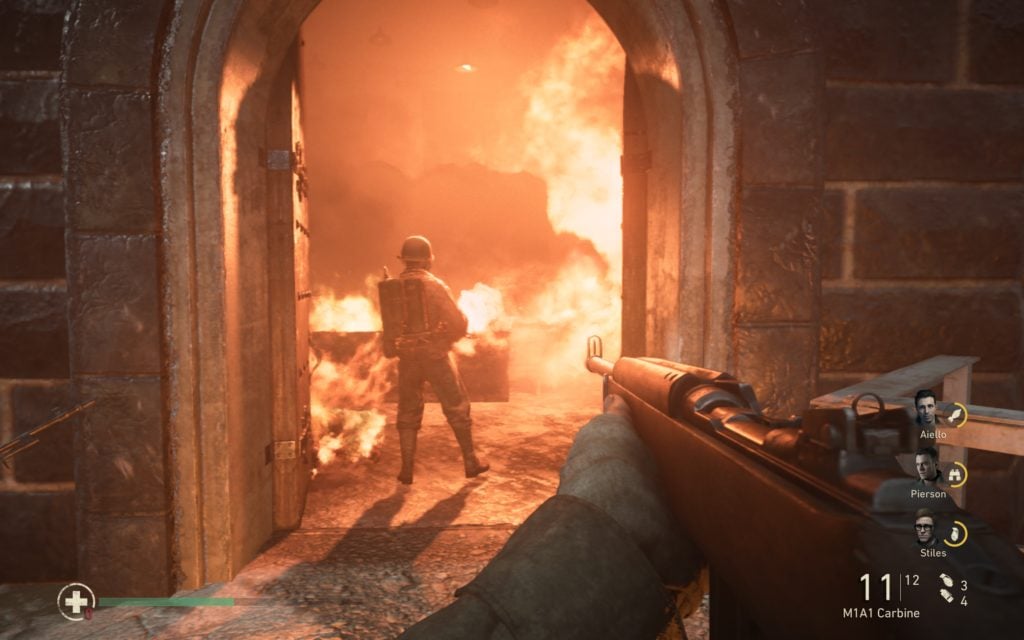The image size is (1024, 640).
Task: Activate Aiello's mortar strike ability icon
Action: point(955,414)
